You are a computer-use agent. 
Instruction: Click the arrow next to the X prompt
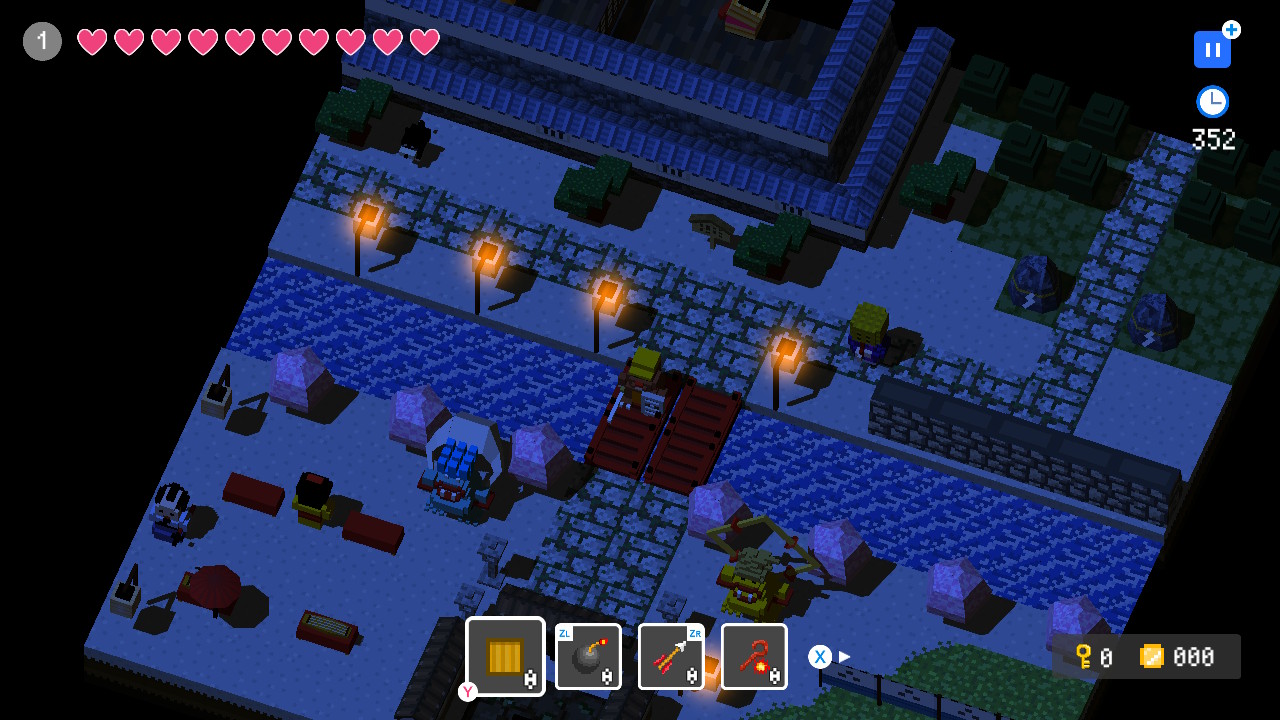[844, 657]
